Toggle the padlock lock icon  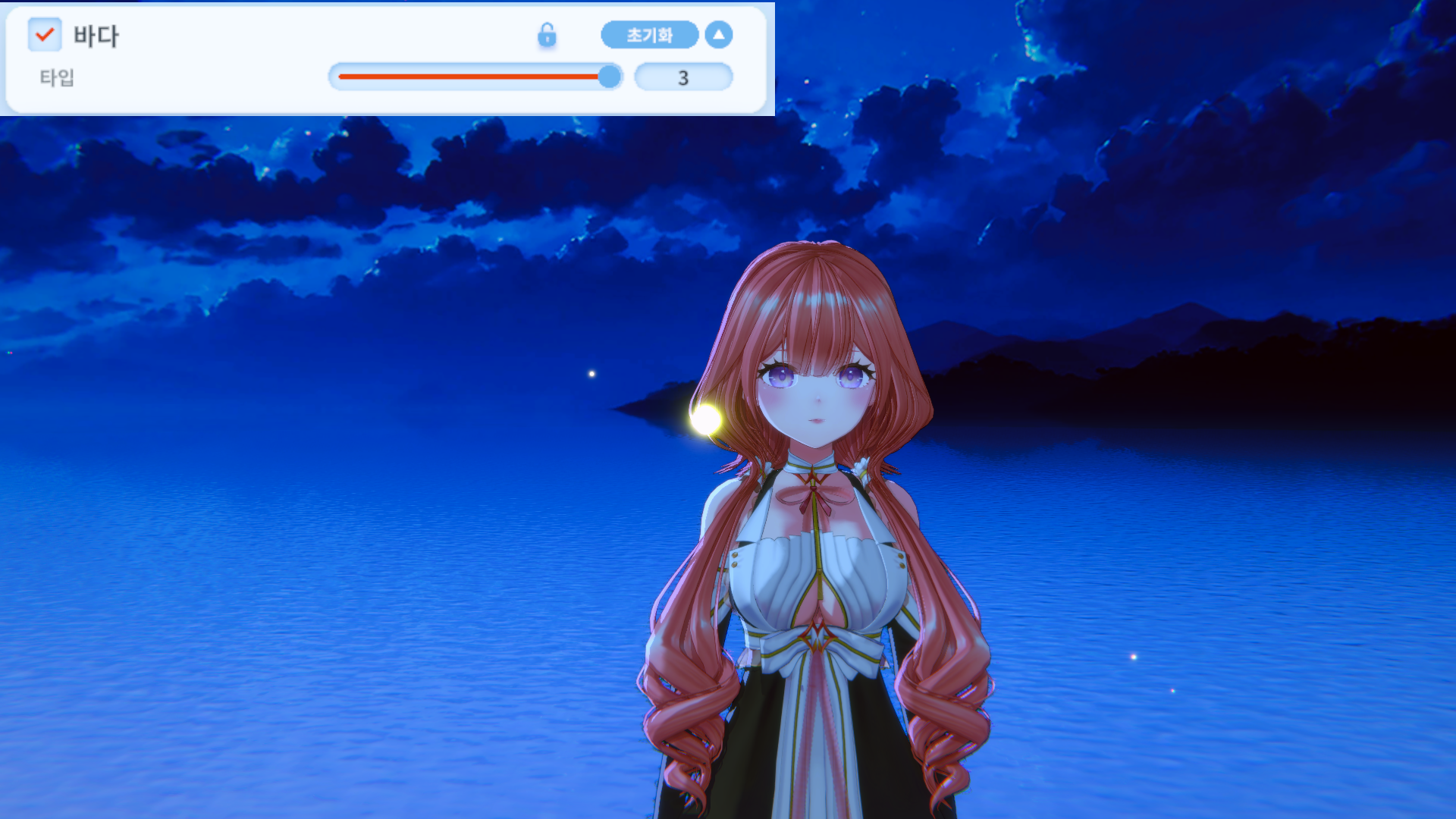tap(547, 35)
